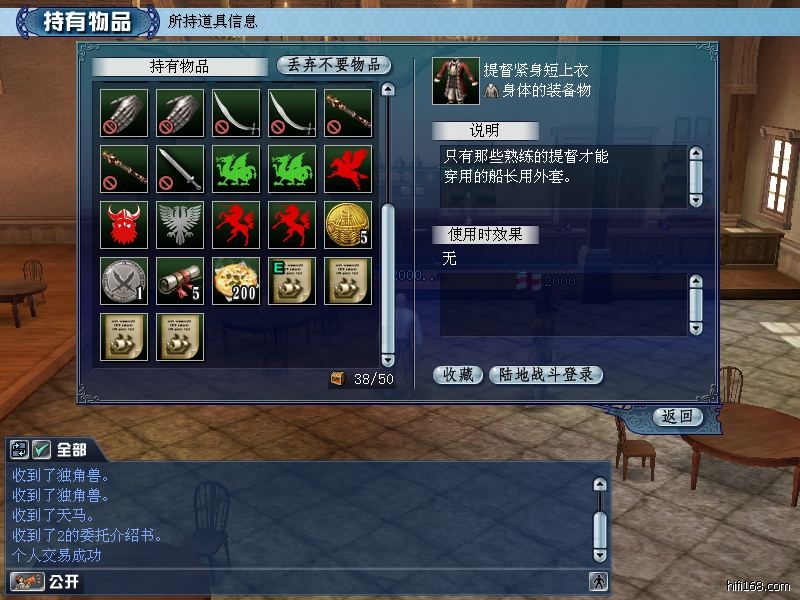Pick the red-ribbon scroll stack
This screenshot has width=800, height=600.
(x=180, y=281)
